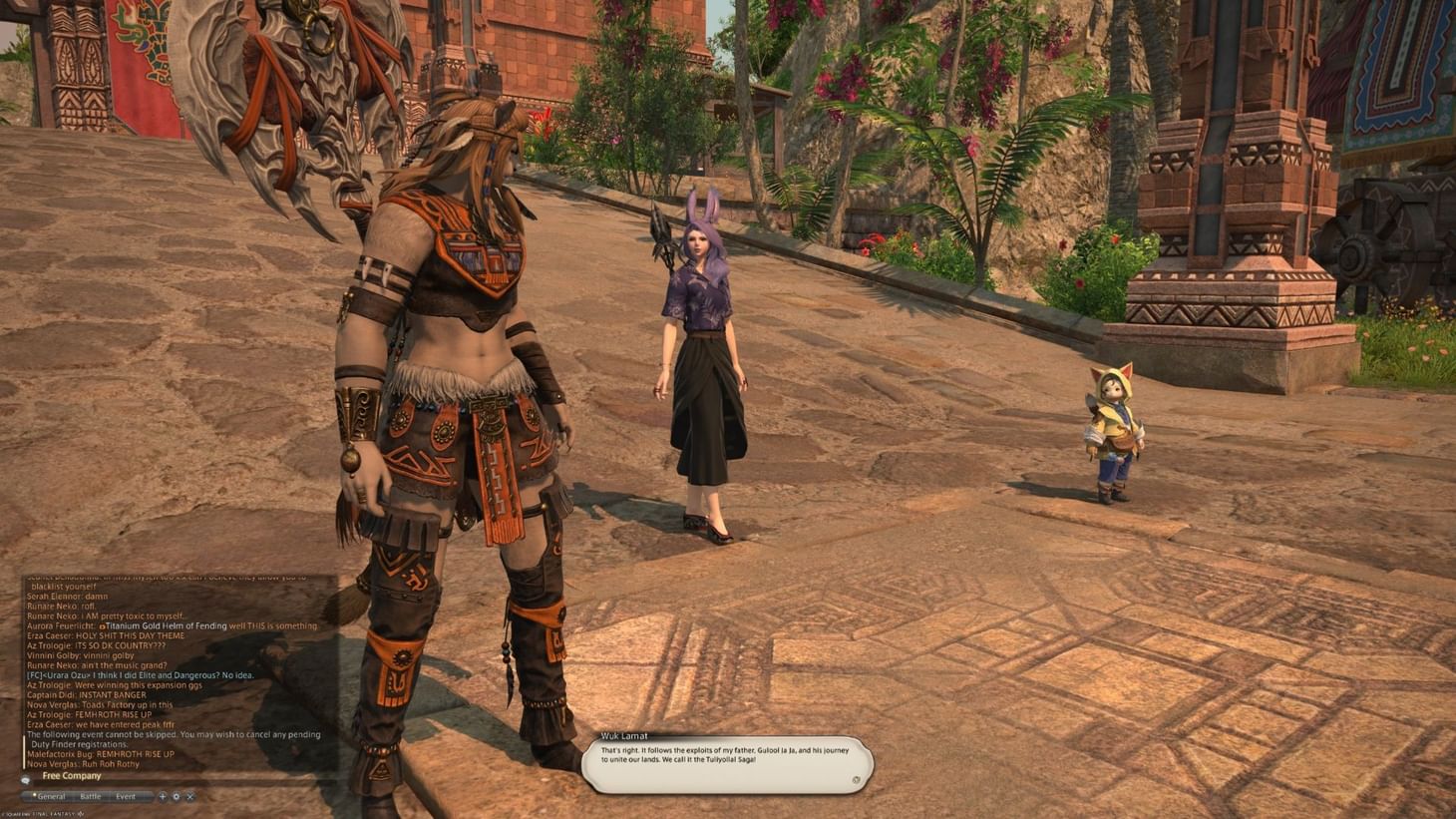The width and height of the screenshot is (1456, 819).
Task: Click the Square Enix logo at the bottom left
Action: (x=40, y=813)
